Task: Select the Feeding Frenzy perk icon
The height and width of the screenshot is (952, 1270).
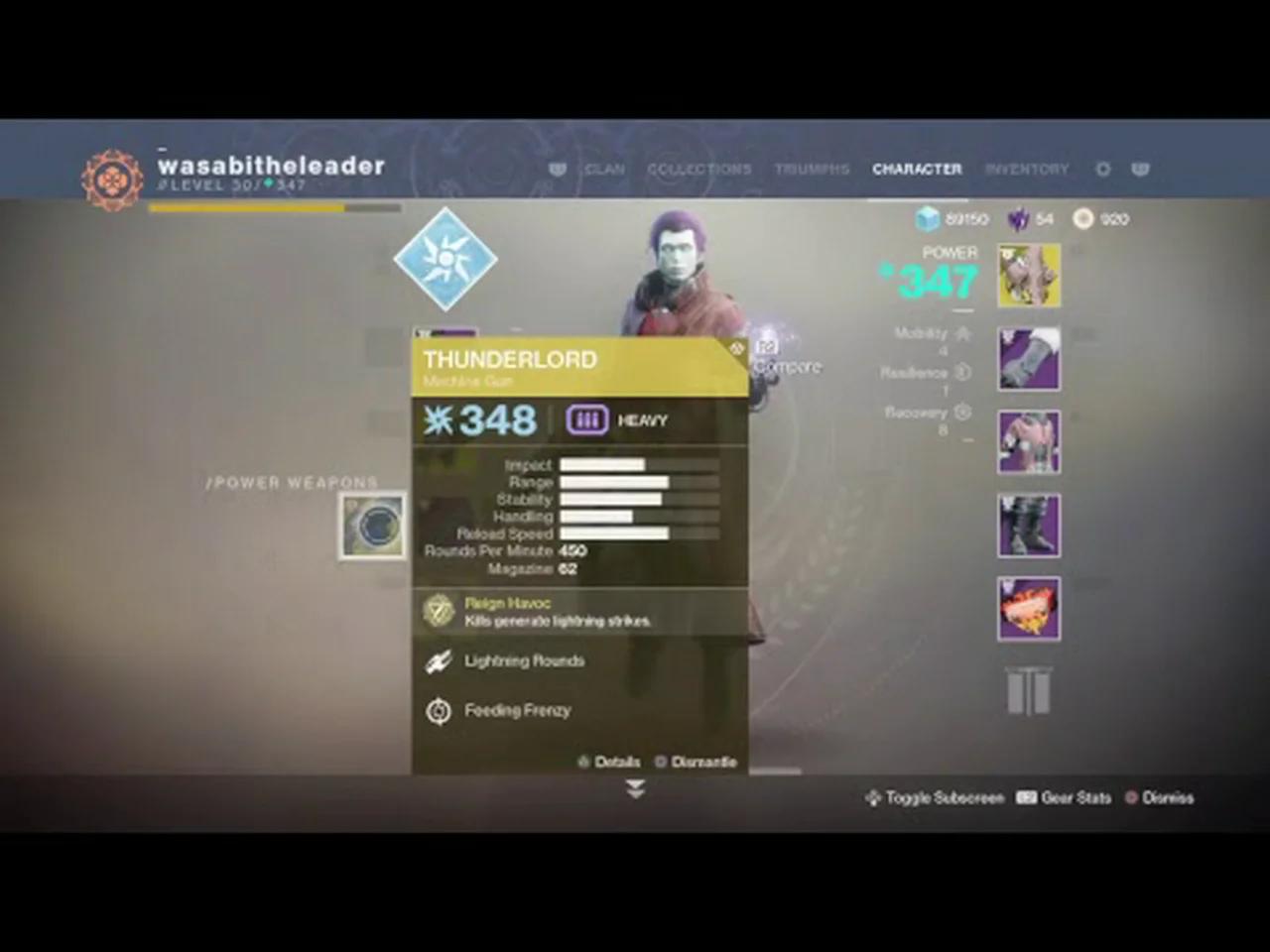Action: pyautogui.click(x=439, y=711)
